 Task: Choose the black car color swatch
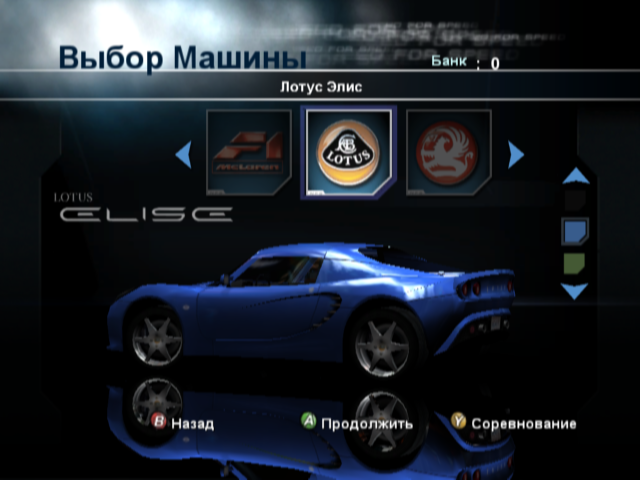coord(575,202)
